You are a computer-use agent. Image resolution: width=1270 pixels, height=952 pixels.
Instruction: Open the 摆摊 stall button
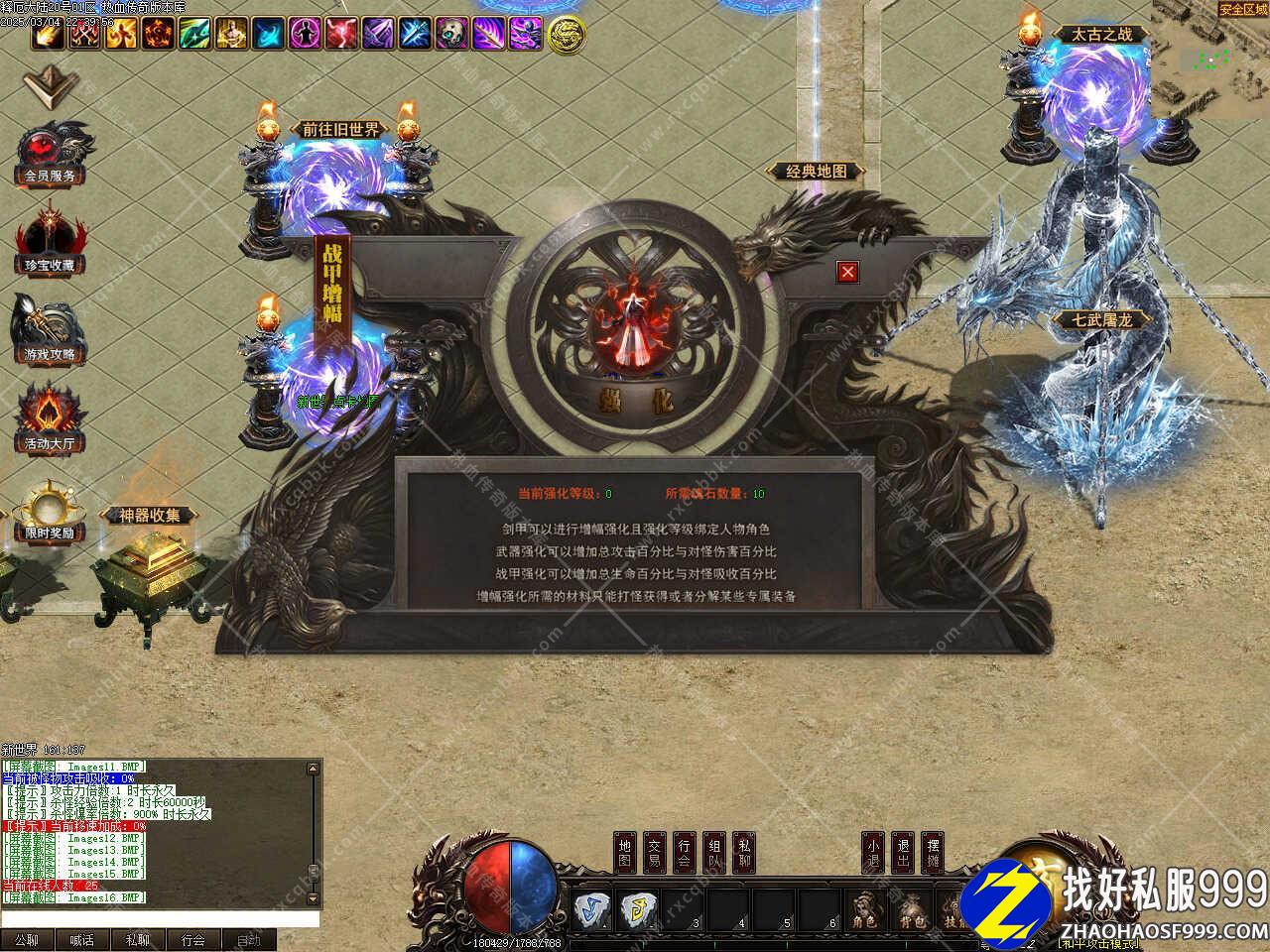point(932,854)
